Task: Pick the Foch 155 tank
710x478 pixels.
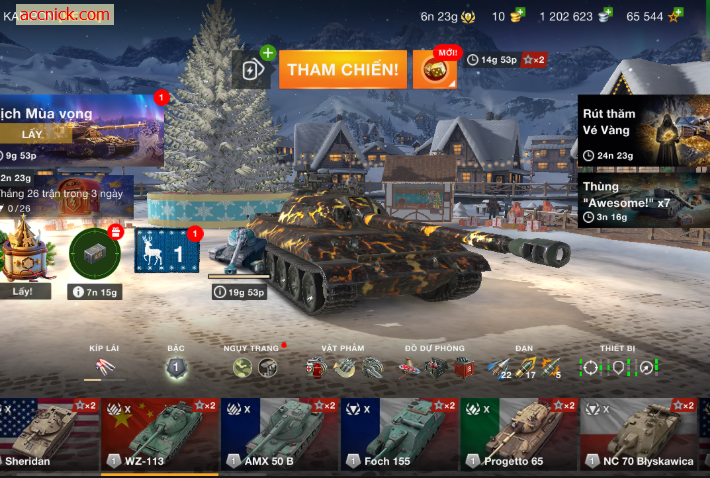Action: pyautogui.click(x=400, y=435)
